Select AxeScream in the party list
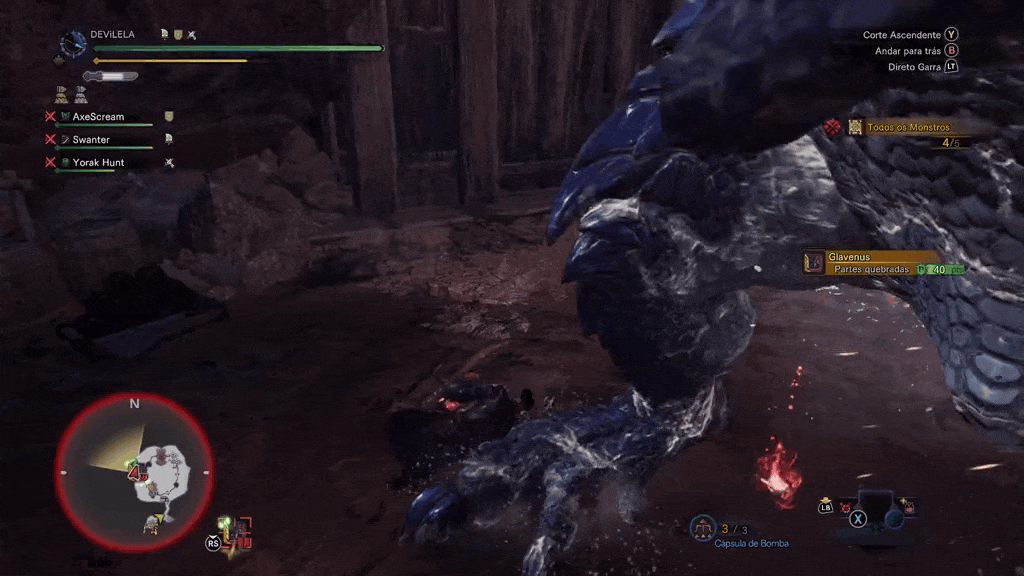1024x576 pixels. [x=98, y=117]
